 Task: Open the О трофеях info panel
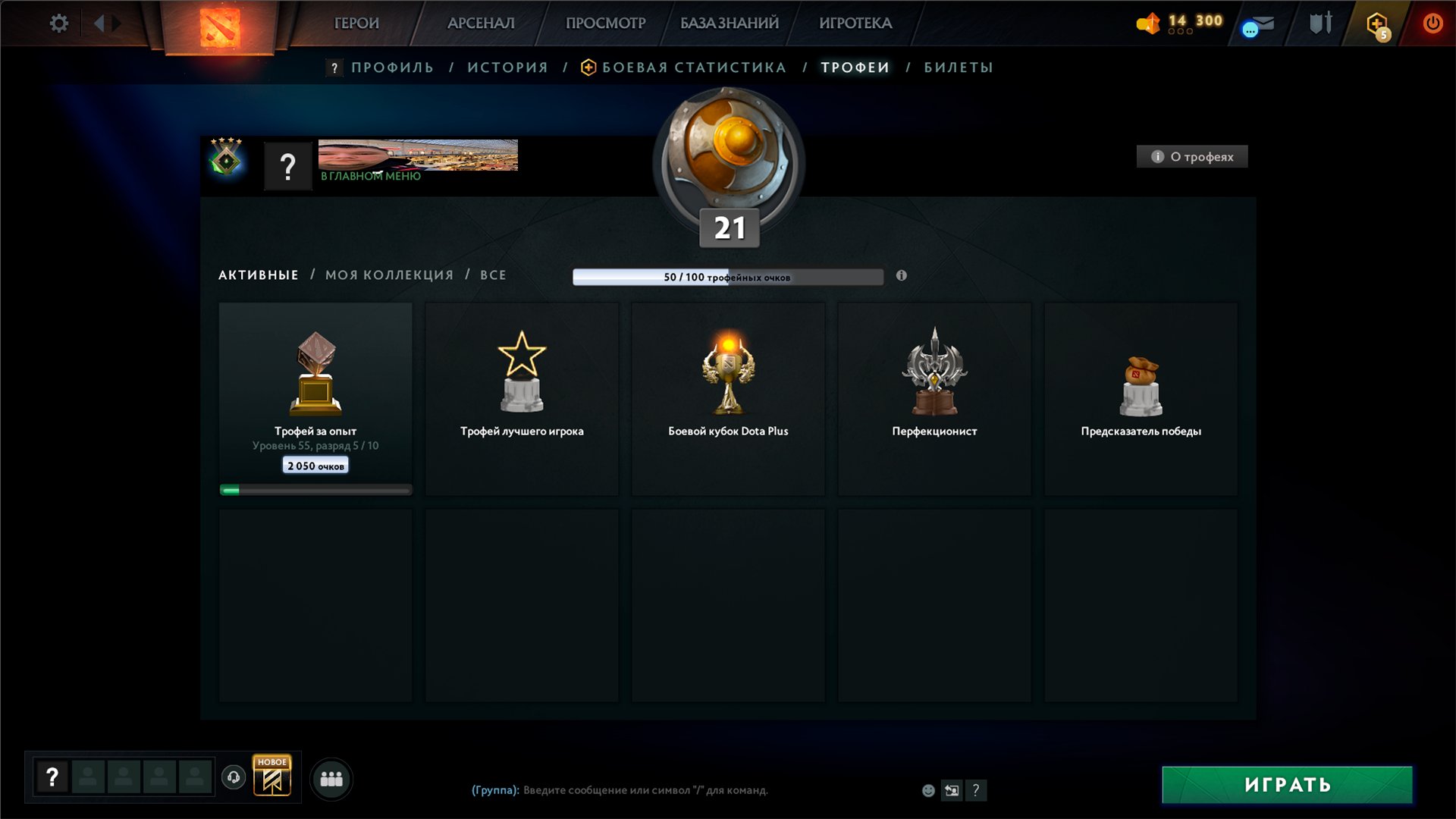pyautogui.click(x=1191, y=157)
